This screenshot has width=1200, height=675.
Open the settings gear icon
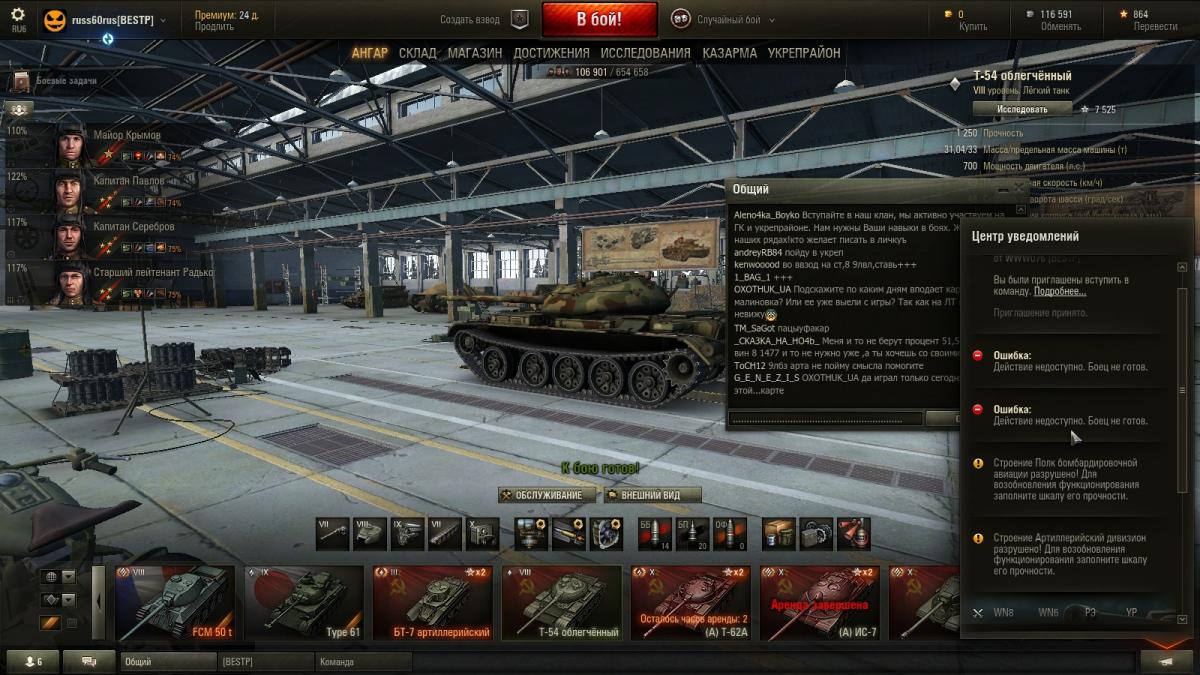[18, 15]
